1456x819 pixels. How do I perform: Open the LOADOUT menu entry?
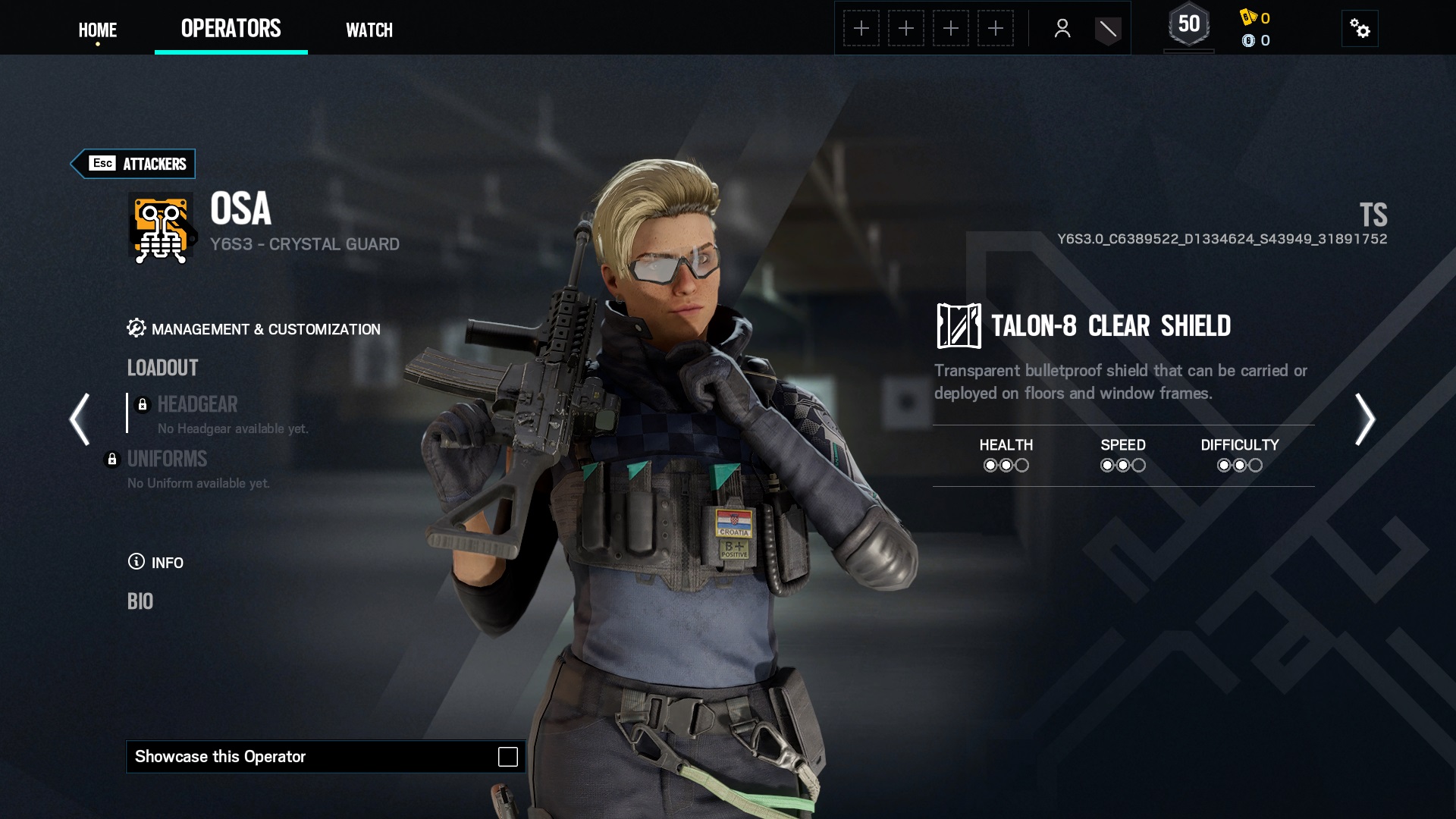(162, 368)
